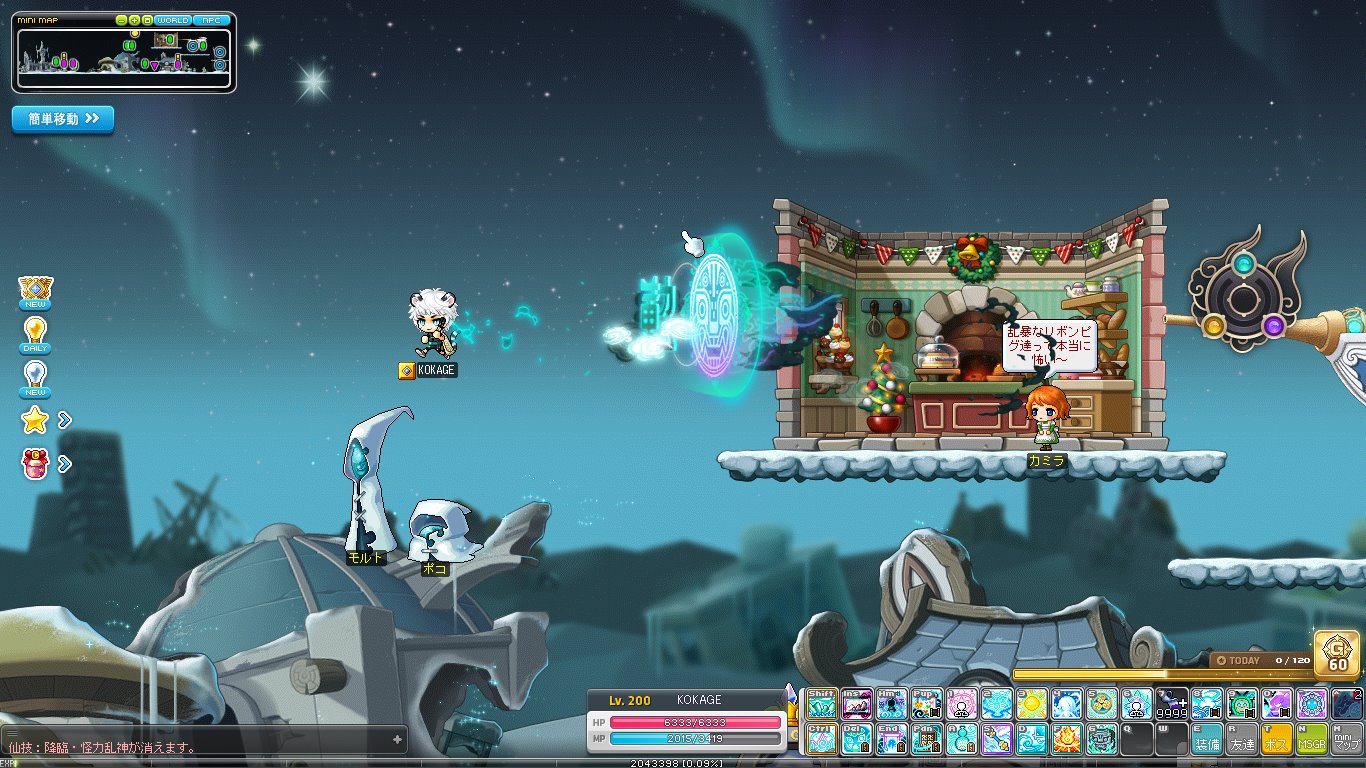Open the yellow DAILY lightbulb notification
Image resolution: width=1366 pixels, height=768 pixels.
[35, 333]
